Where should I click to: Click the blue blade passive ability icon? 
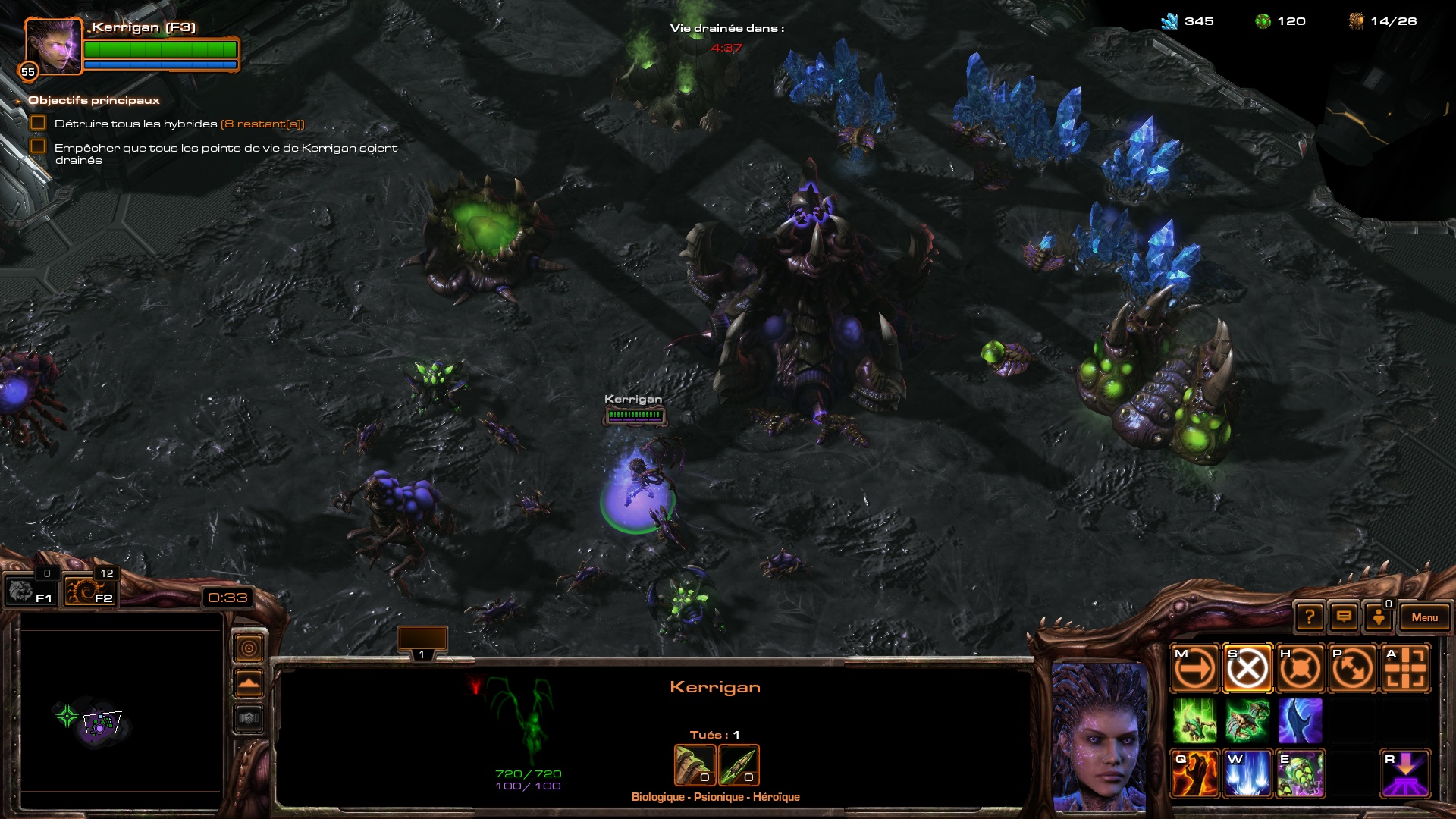(1300, 720)
